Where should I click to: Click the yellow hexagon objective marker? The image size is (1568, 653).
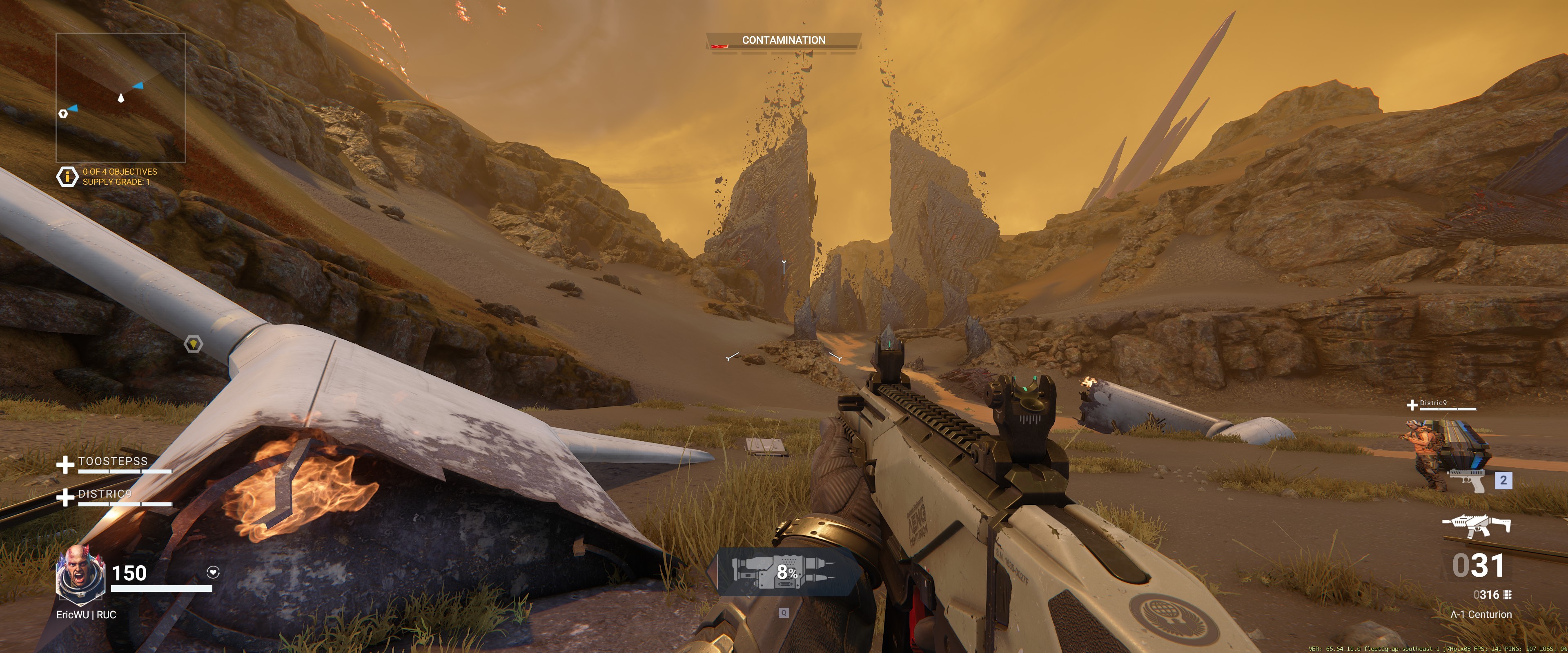pos(193,344)
